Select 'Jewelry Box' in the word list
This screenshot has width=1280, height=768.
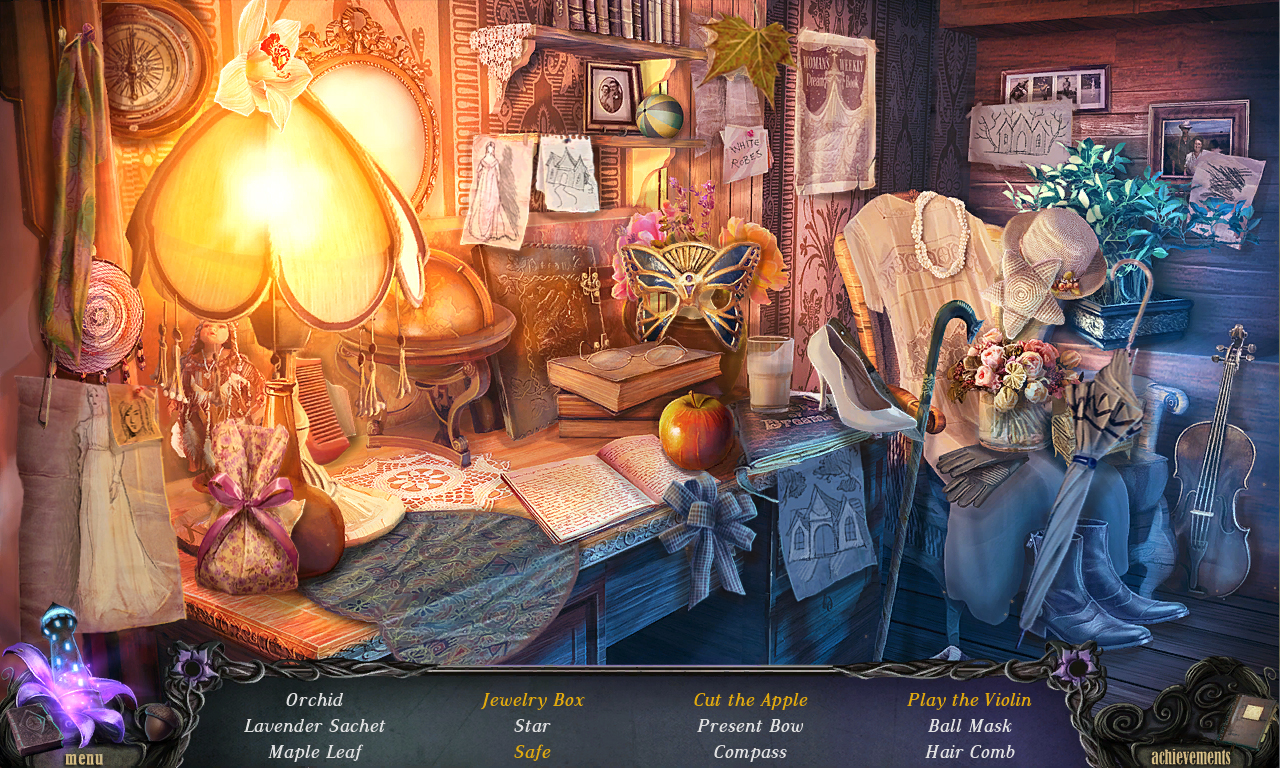click(x=532, y=700)
